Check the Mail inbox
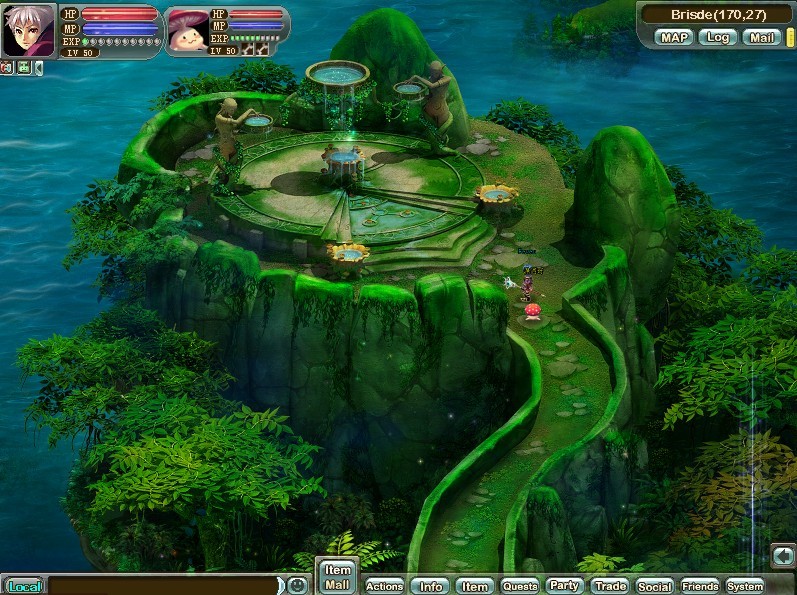The width and height of the screenshot is (797, 595). [761, 37]
